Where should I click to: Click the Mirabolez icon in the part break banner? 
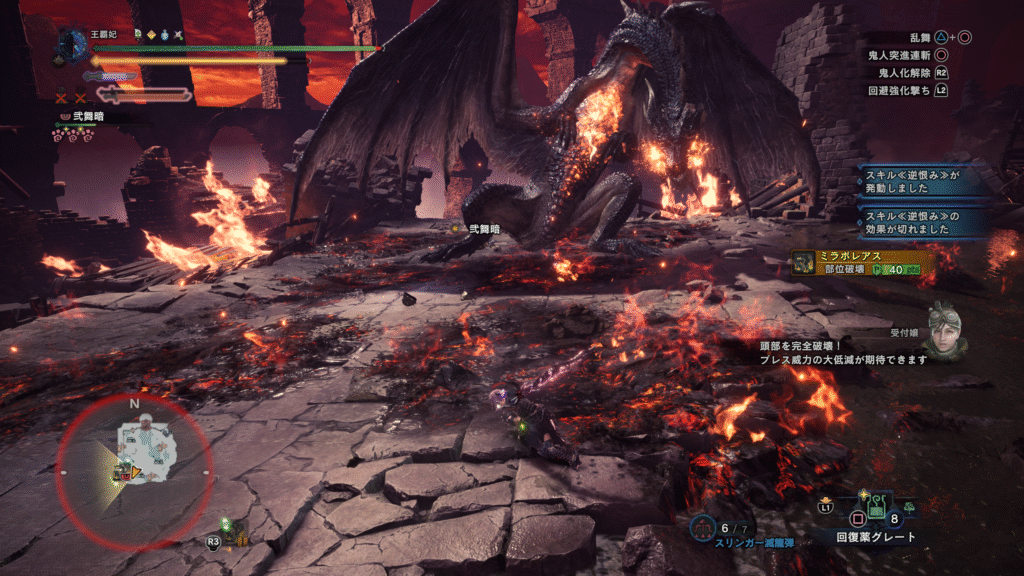coord(804,262)
